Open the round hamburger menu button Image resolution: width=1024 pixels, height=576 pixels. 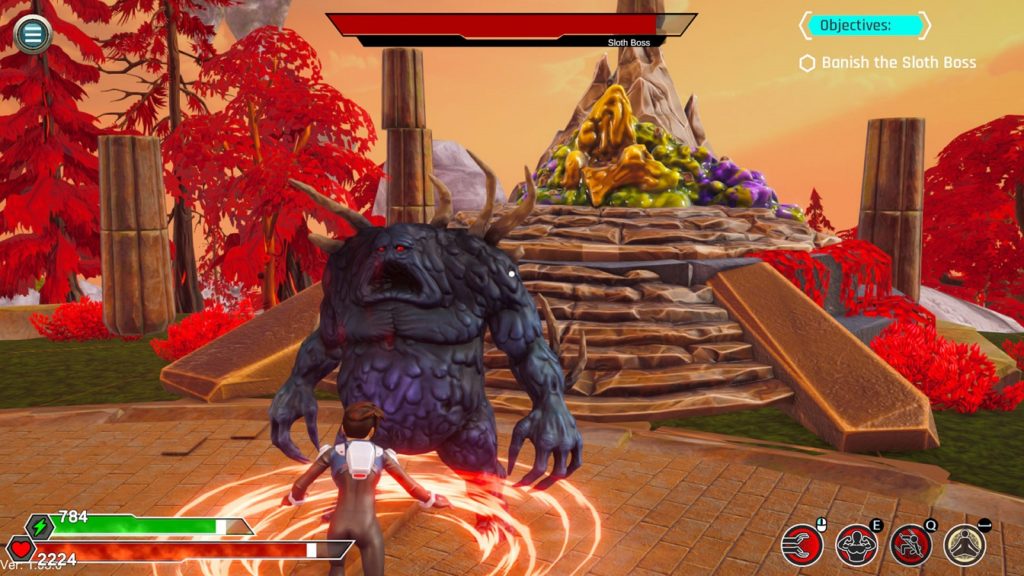(x=32, y=34)
